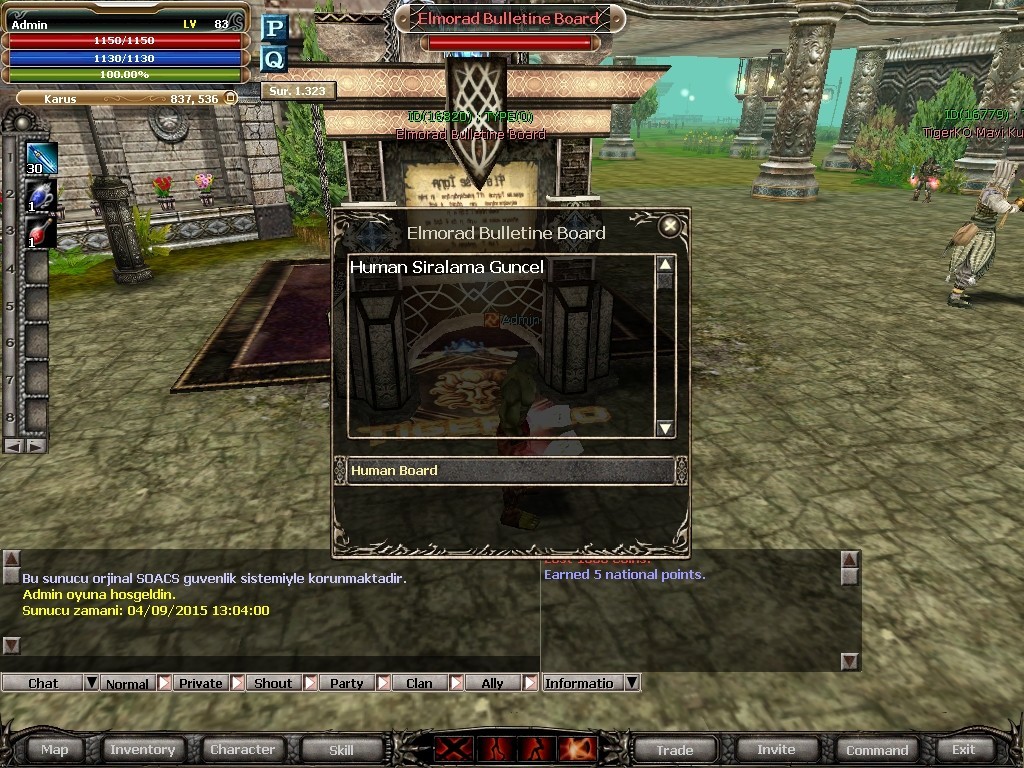Exit the game
1024x768 pixels.
(x=963, y=749)
